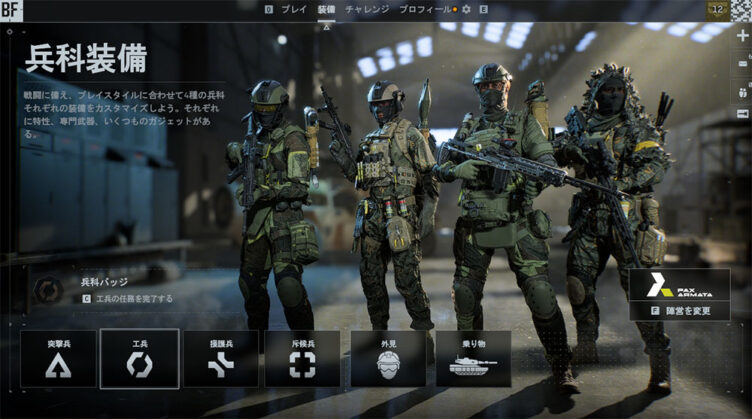This screenshot has width=752, height=419.
Task: Switch to the プレイ tab
Action: click(294, 8)
